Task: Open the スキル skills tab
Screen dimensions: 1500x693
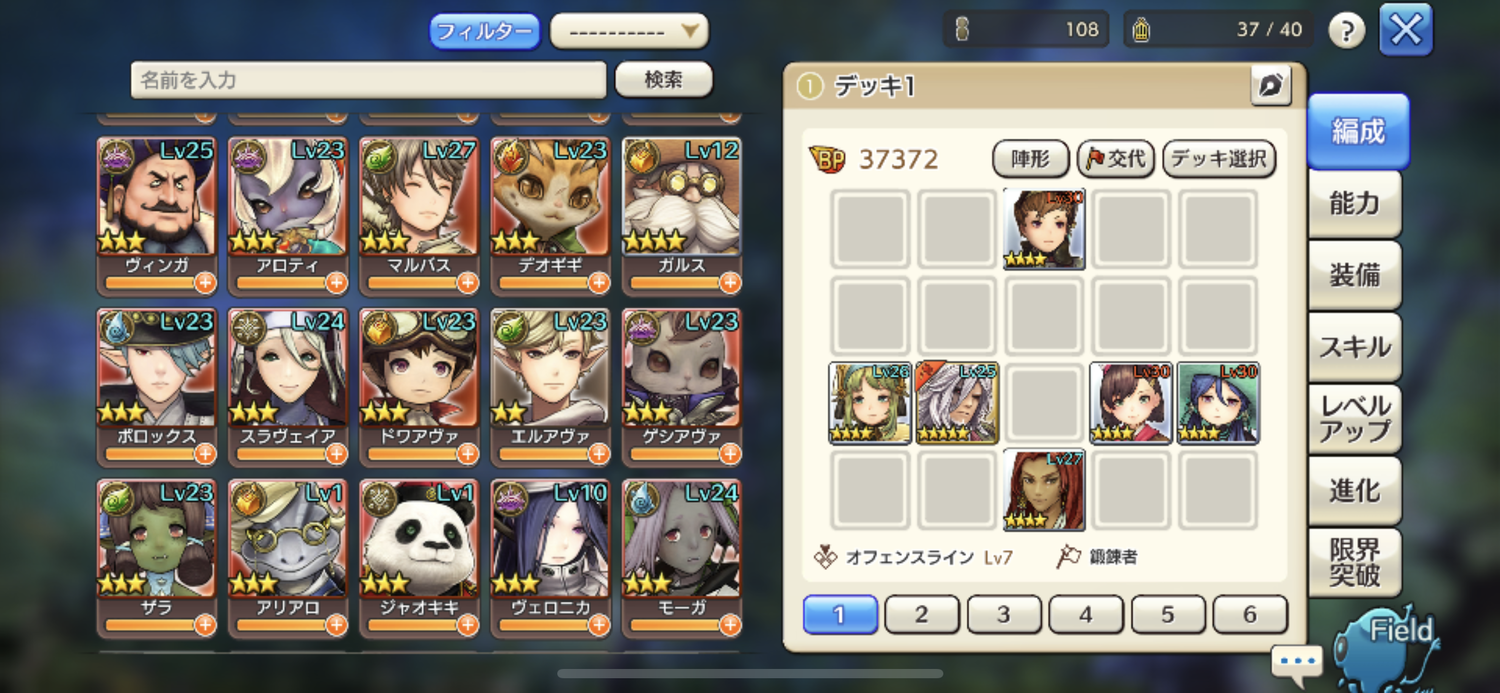Action: point(1354,347)
